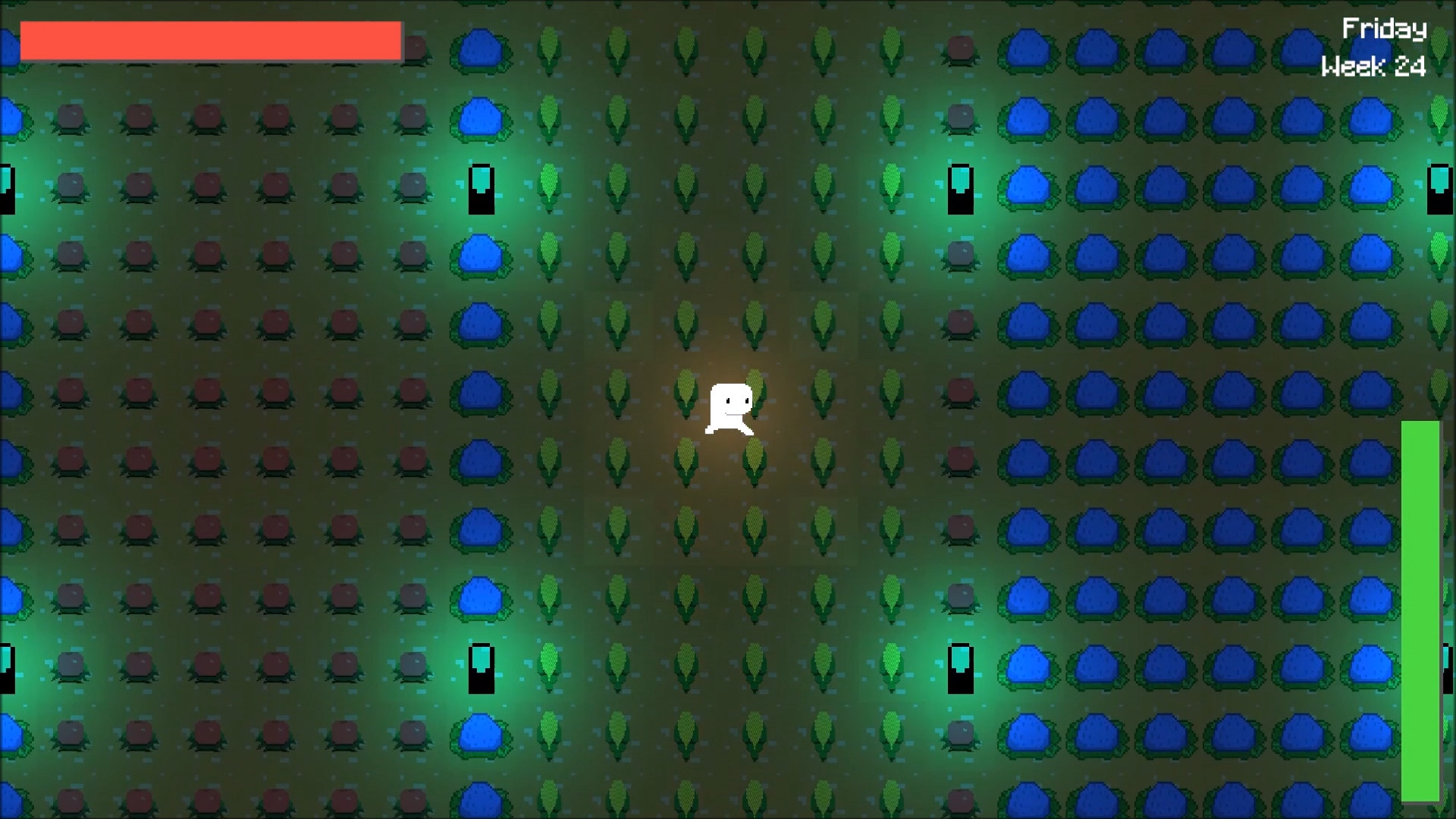Click the Week 24 label

1374,68
